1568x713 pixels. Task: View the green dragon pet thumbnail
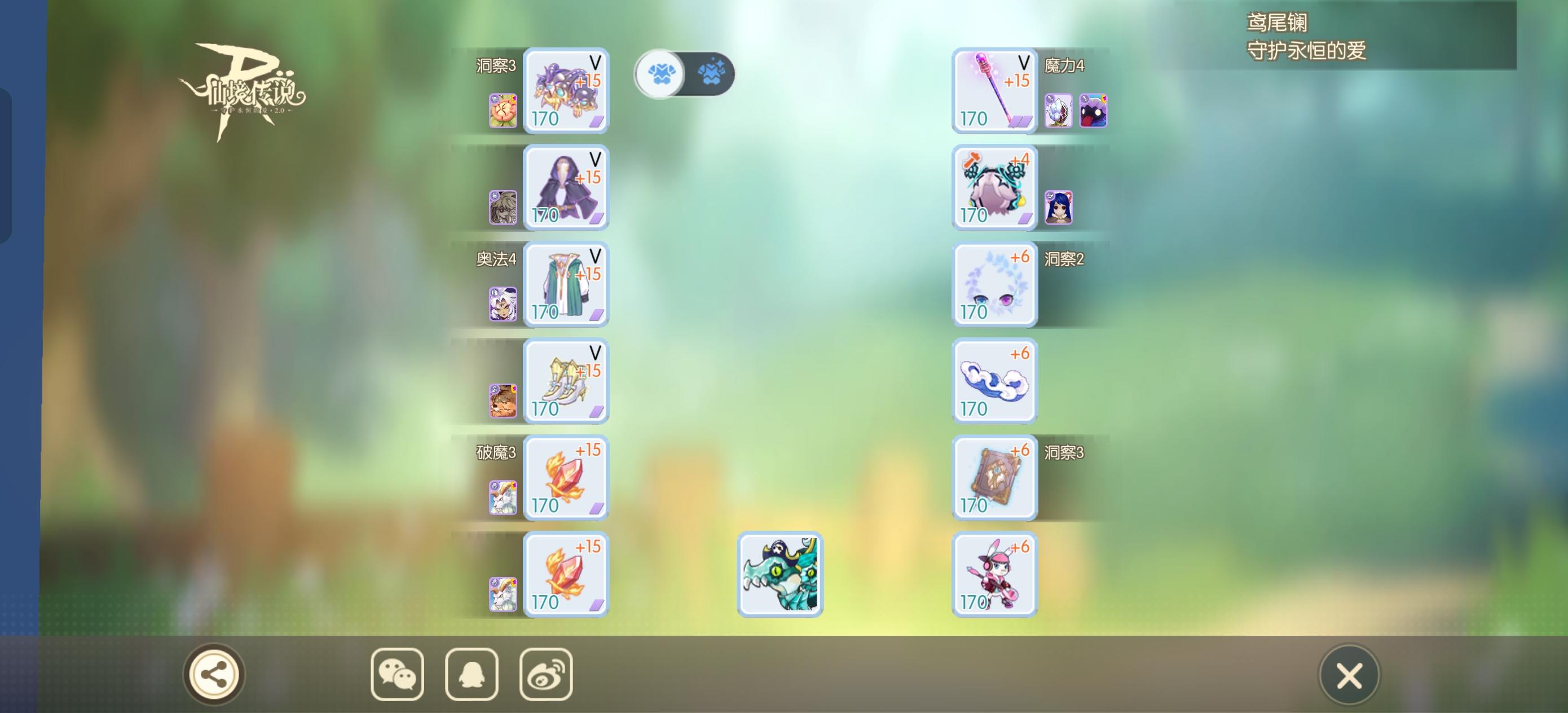[781, 573]
